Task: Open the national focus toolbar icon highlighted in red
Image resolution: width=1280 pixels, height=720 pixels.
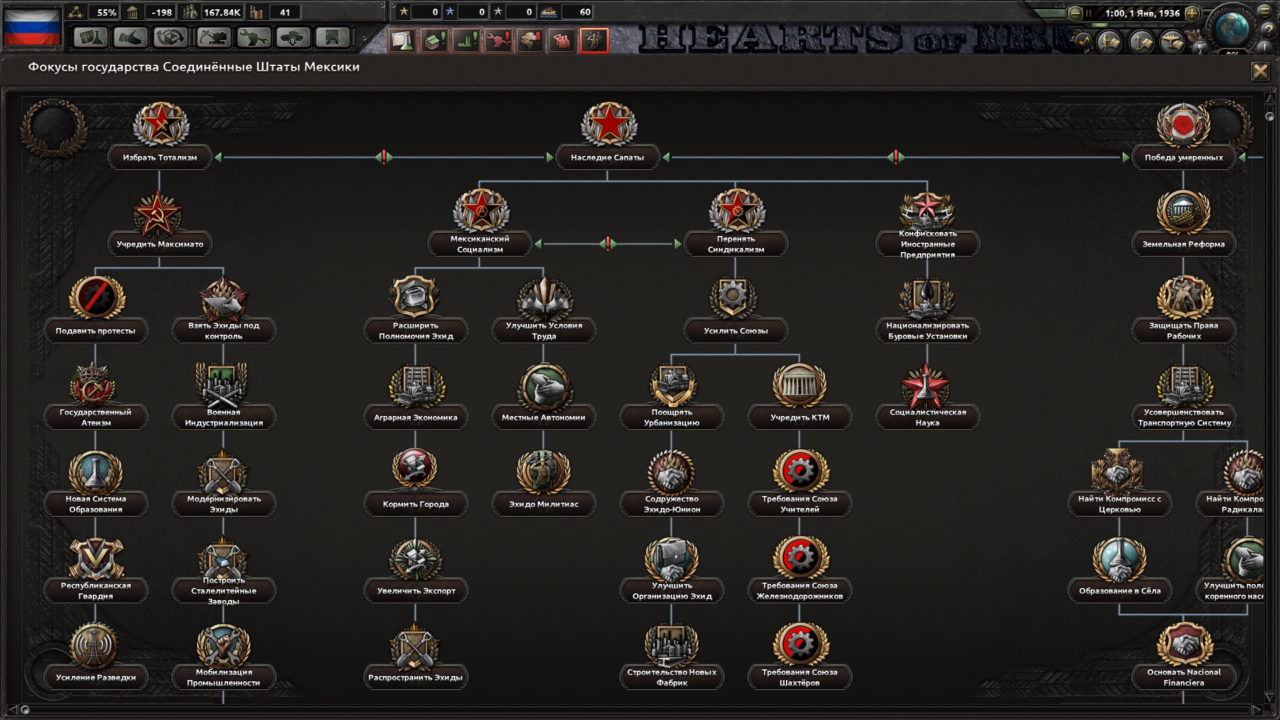Action: pyautogui.click(x=595, y=40)
